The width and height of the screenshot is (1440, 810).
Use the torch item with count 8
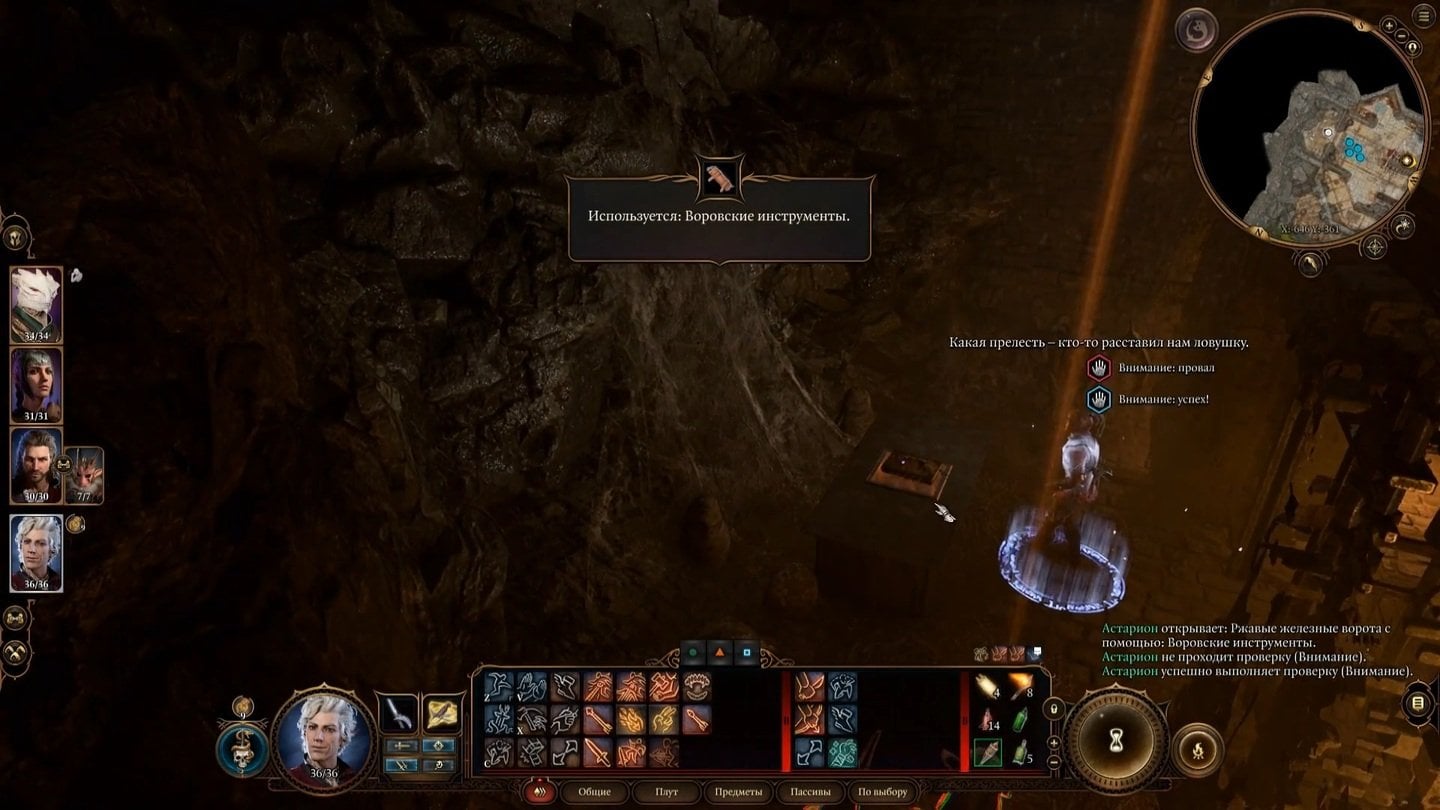pos(1019,686)
